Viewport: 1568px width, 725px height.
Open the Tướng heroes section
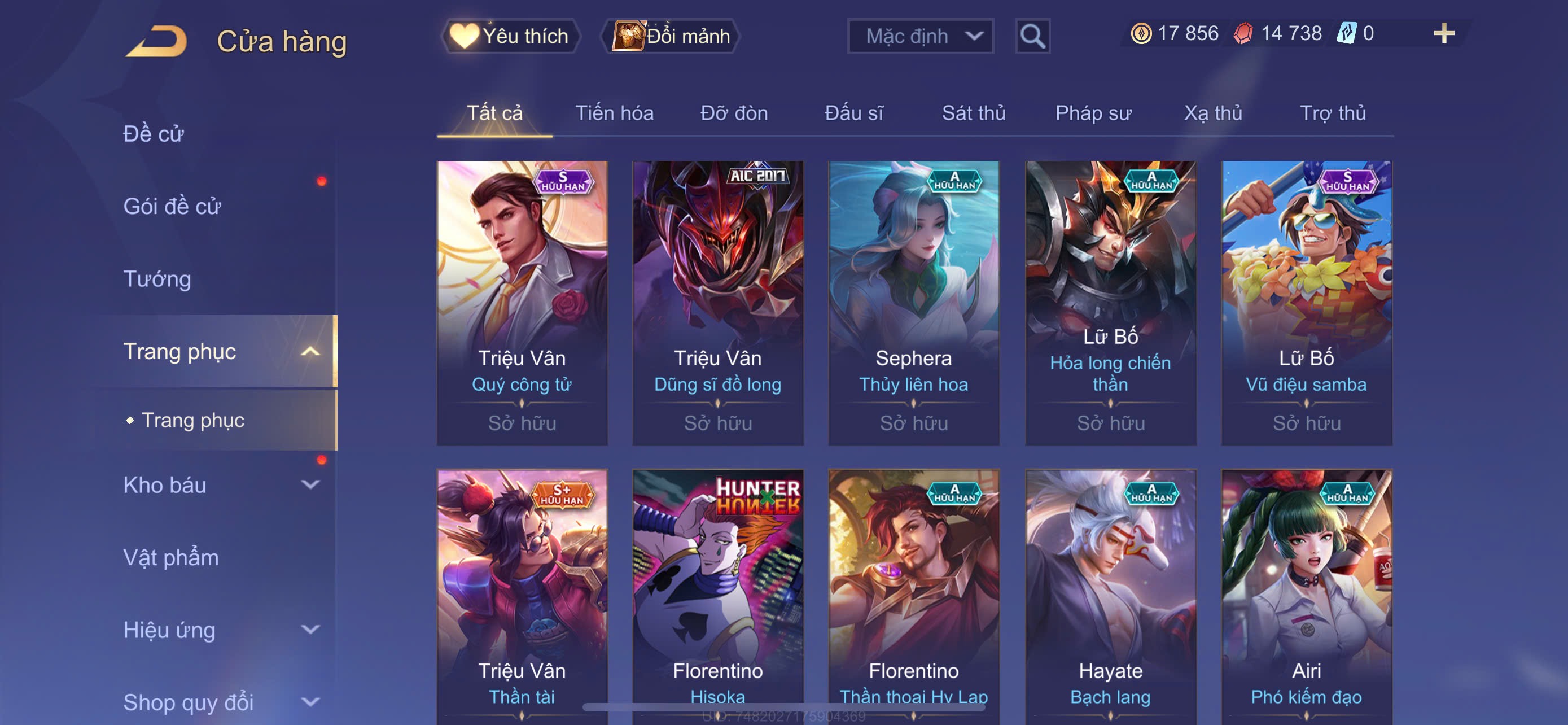157,279
